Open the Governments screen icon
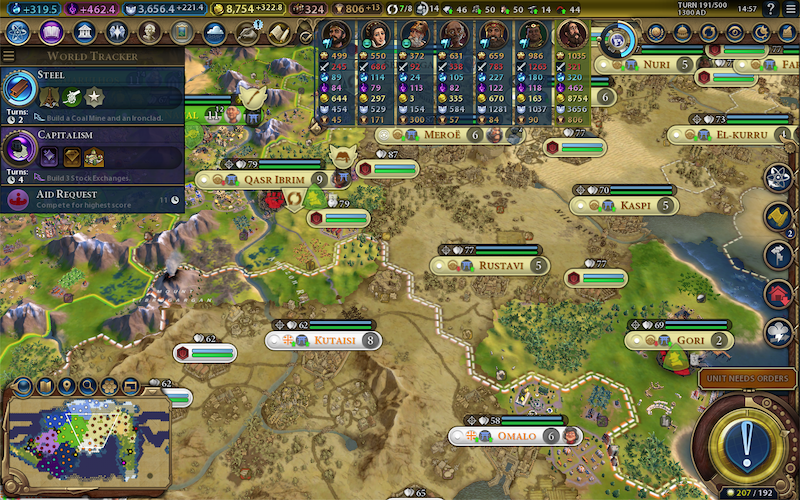 (83, 32)
